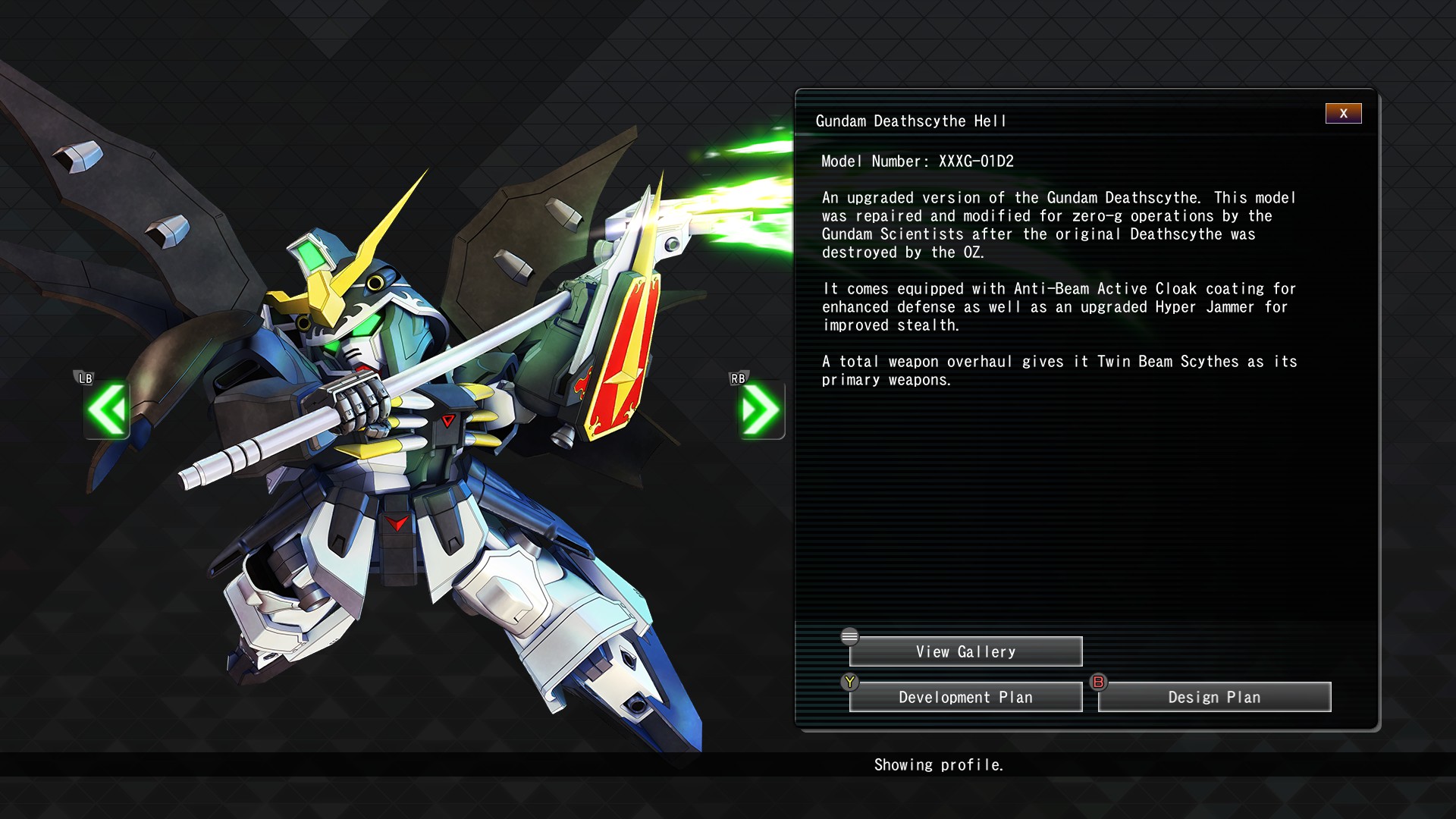
Task: Go to previous unit with left arrow
Action: (107, 409)
